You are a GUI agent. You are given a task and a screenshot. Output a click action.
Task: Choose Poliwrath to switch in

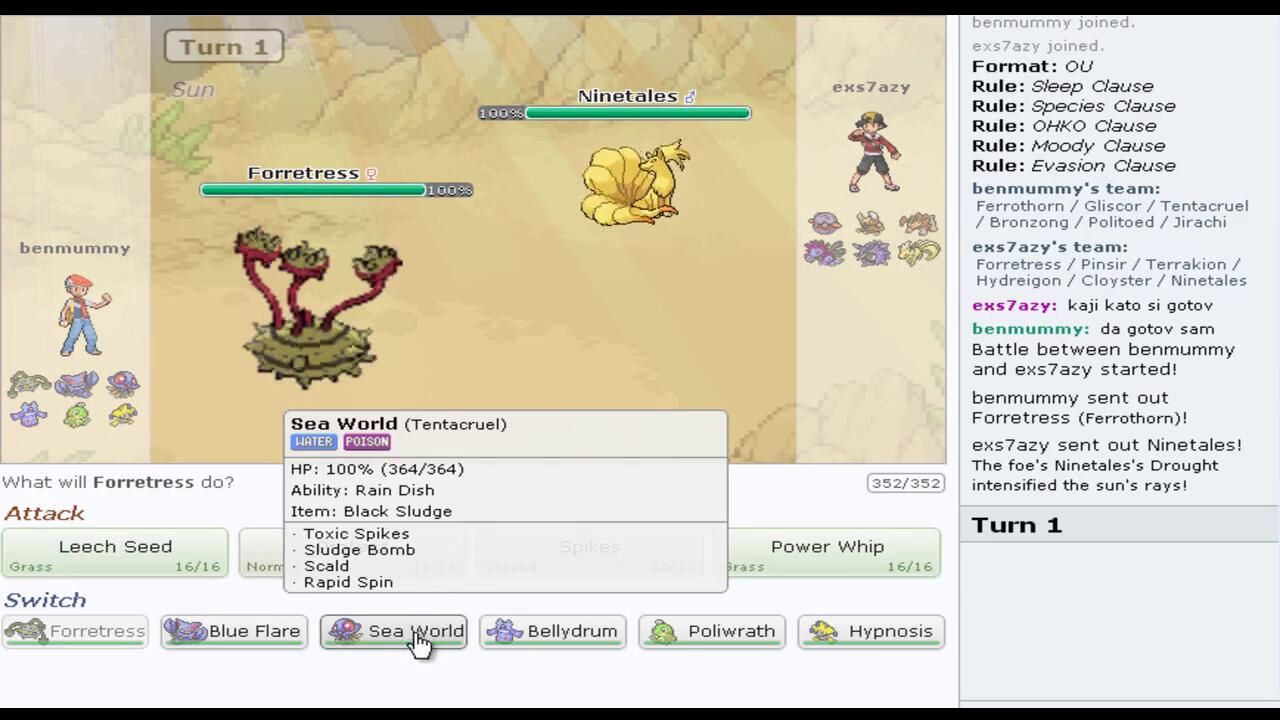712,632
